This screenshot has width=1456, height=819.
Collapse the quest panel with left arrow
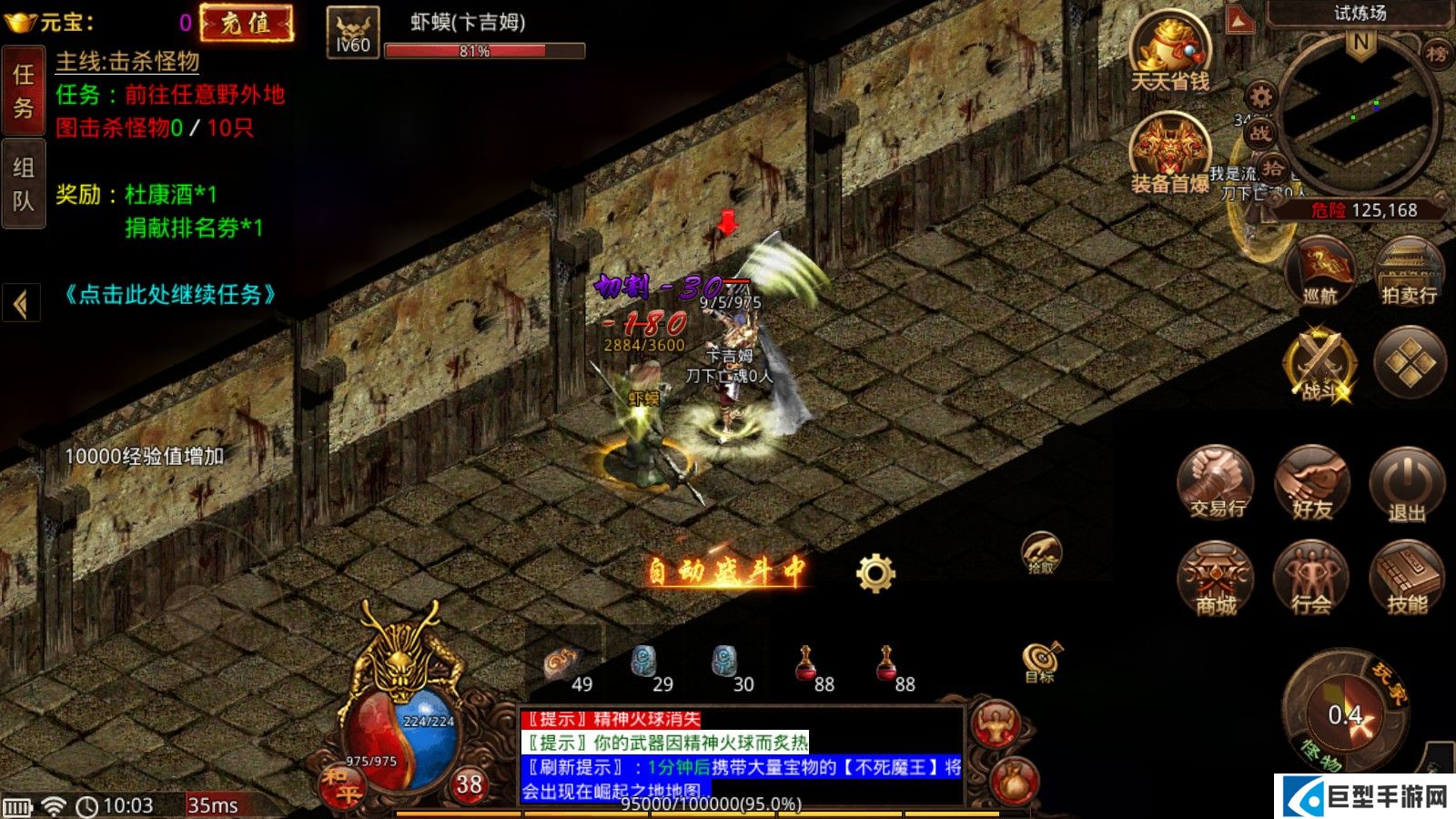point(21,303)
